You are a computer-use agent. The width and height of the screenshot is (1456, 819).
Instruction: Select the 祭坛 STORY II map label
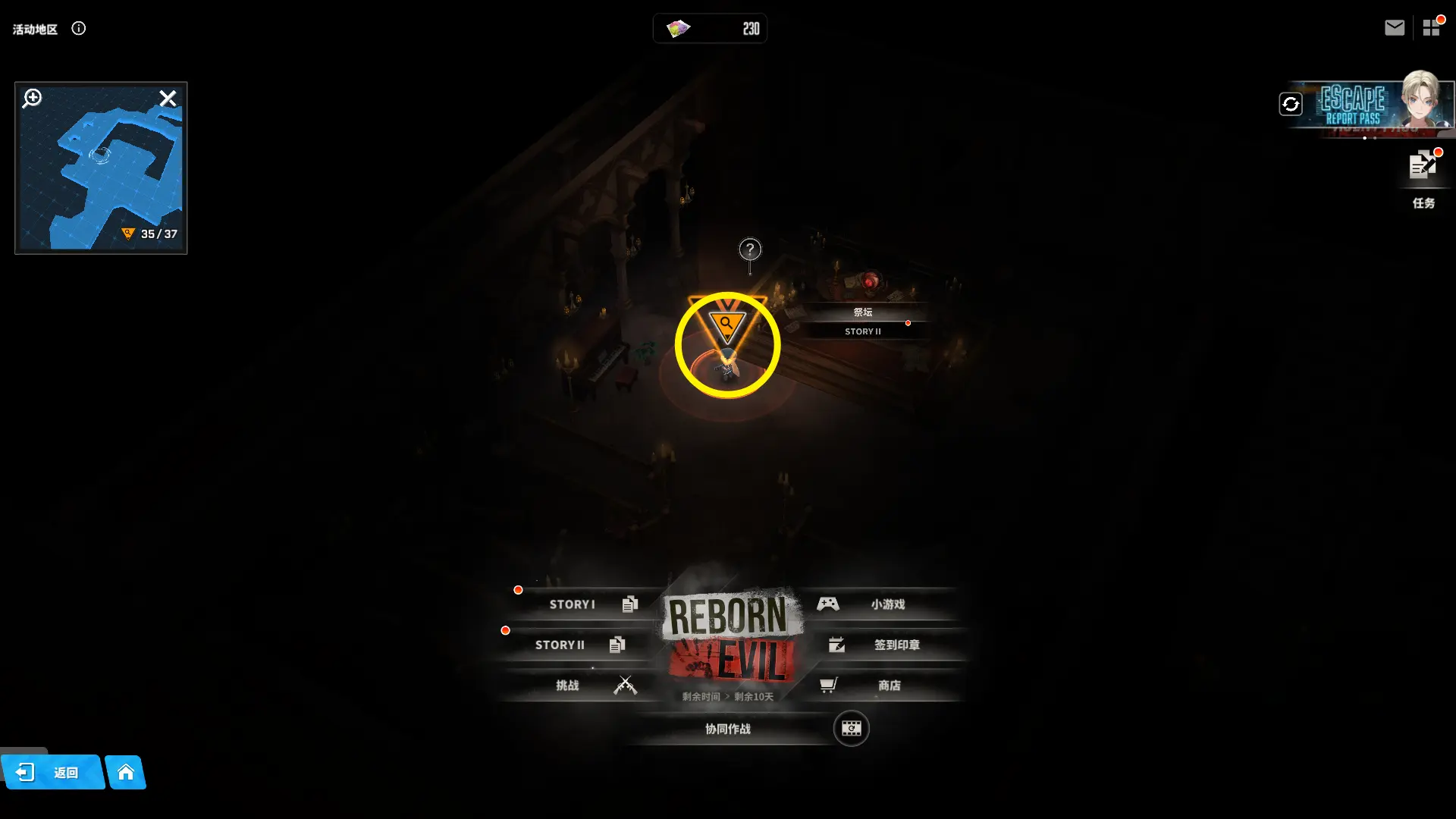863,321
